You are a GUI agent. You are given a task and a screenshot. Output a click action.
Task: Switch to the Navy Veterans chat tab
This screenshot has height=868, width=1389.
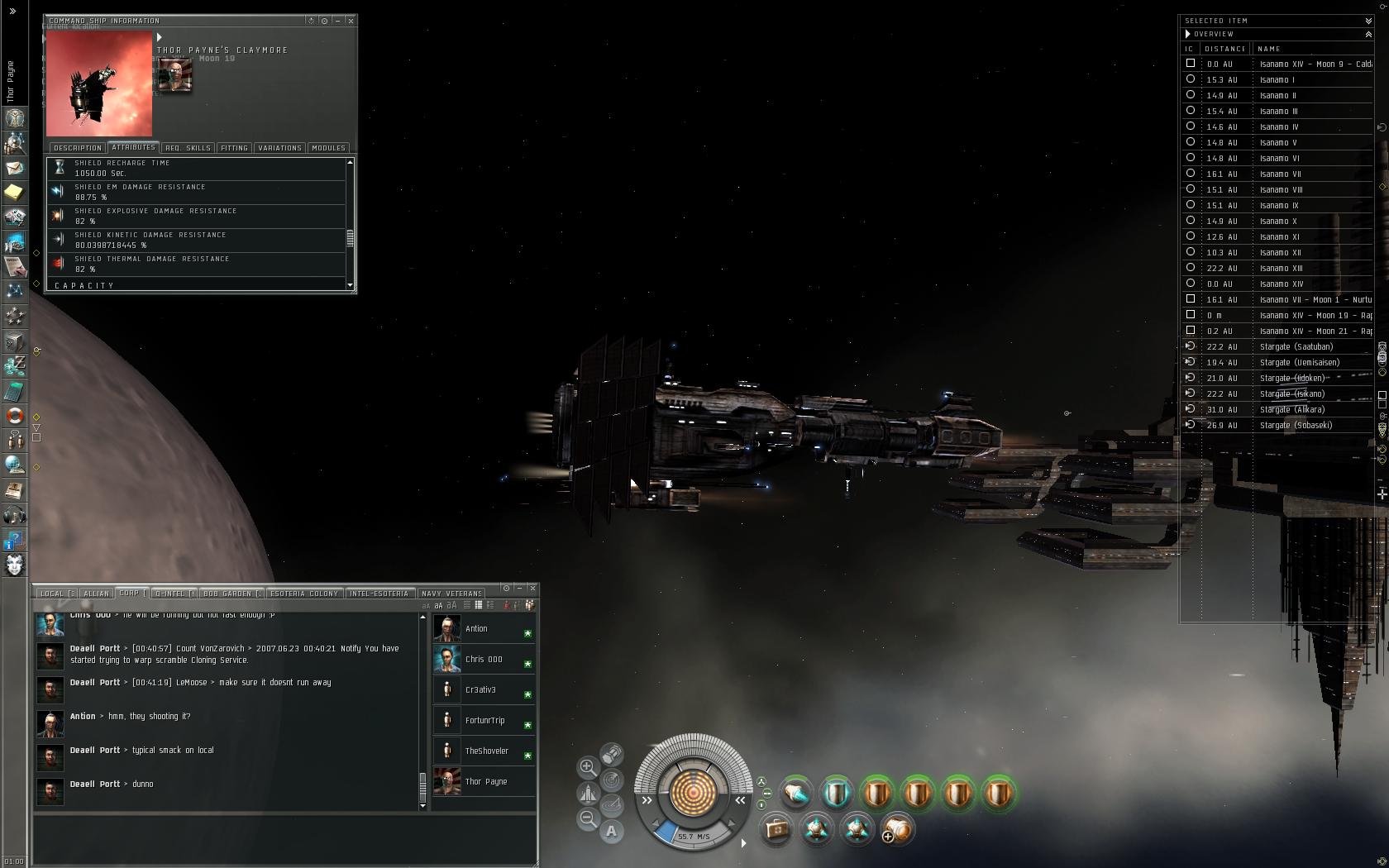pyautogui.click(x=451, y=594)
